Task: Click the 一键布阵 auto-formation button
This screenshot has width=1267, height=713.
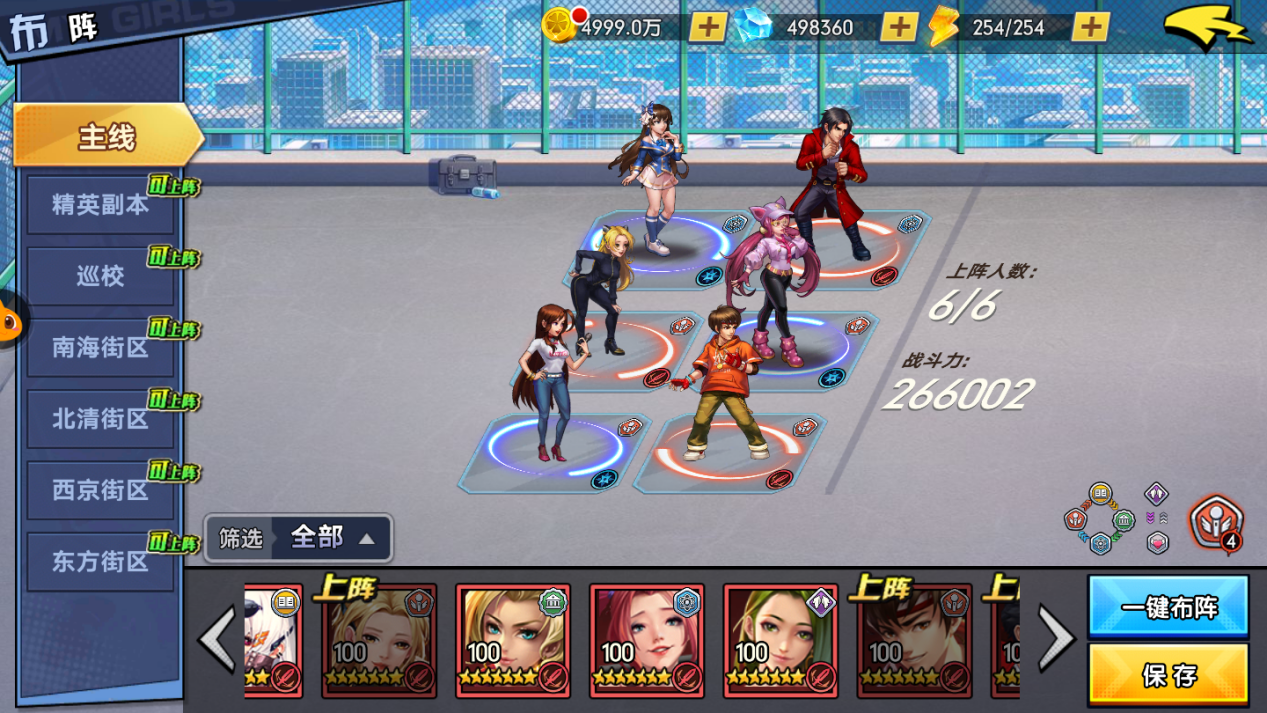Action: click(1168, 606)
